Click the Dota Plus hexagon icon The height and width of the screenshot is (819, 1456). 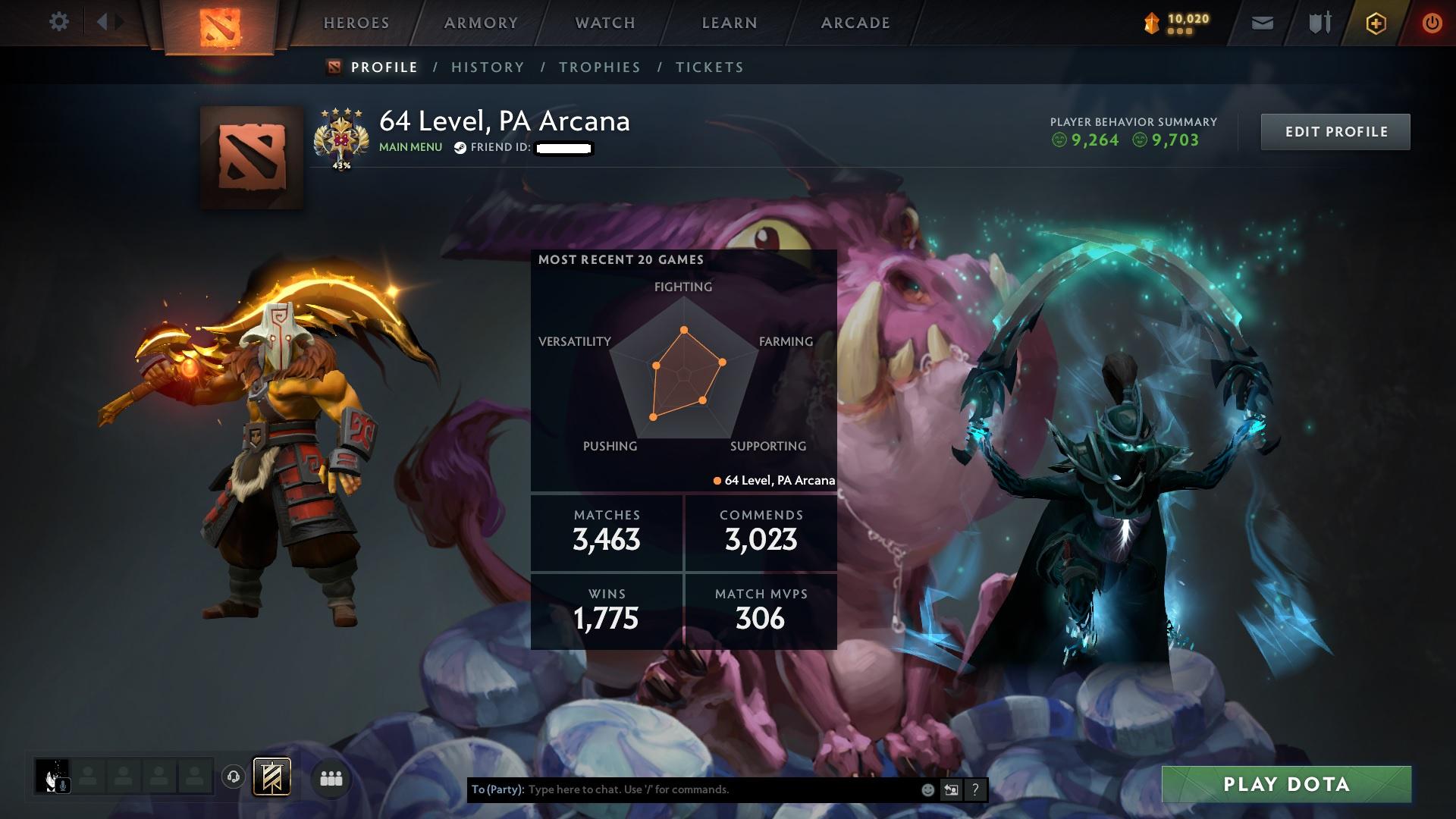(x=1375, y=23)
